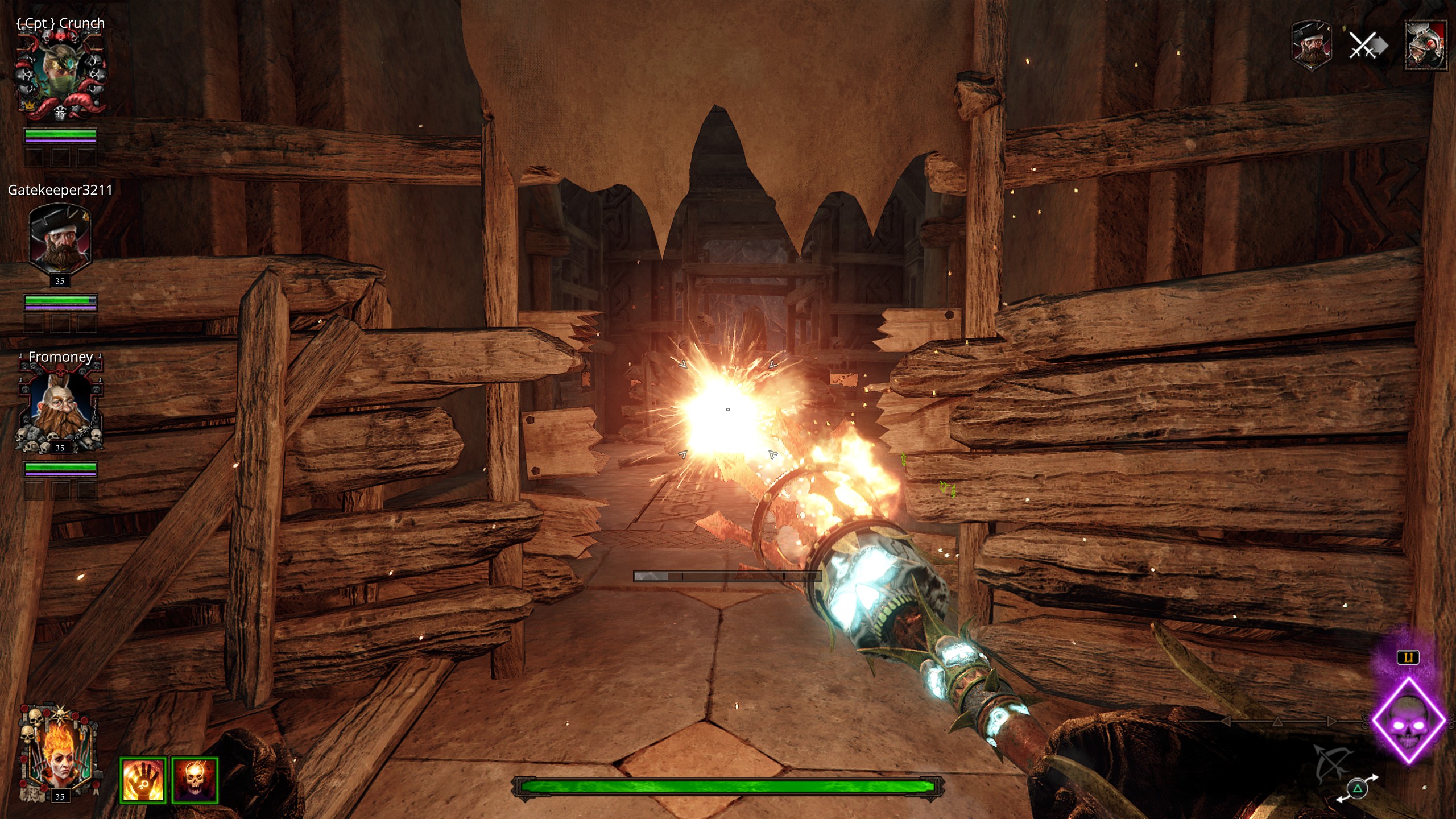Click the glowing hand buff icon
Screen dimensions: 1456x819
(x=143, y=780)
